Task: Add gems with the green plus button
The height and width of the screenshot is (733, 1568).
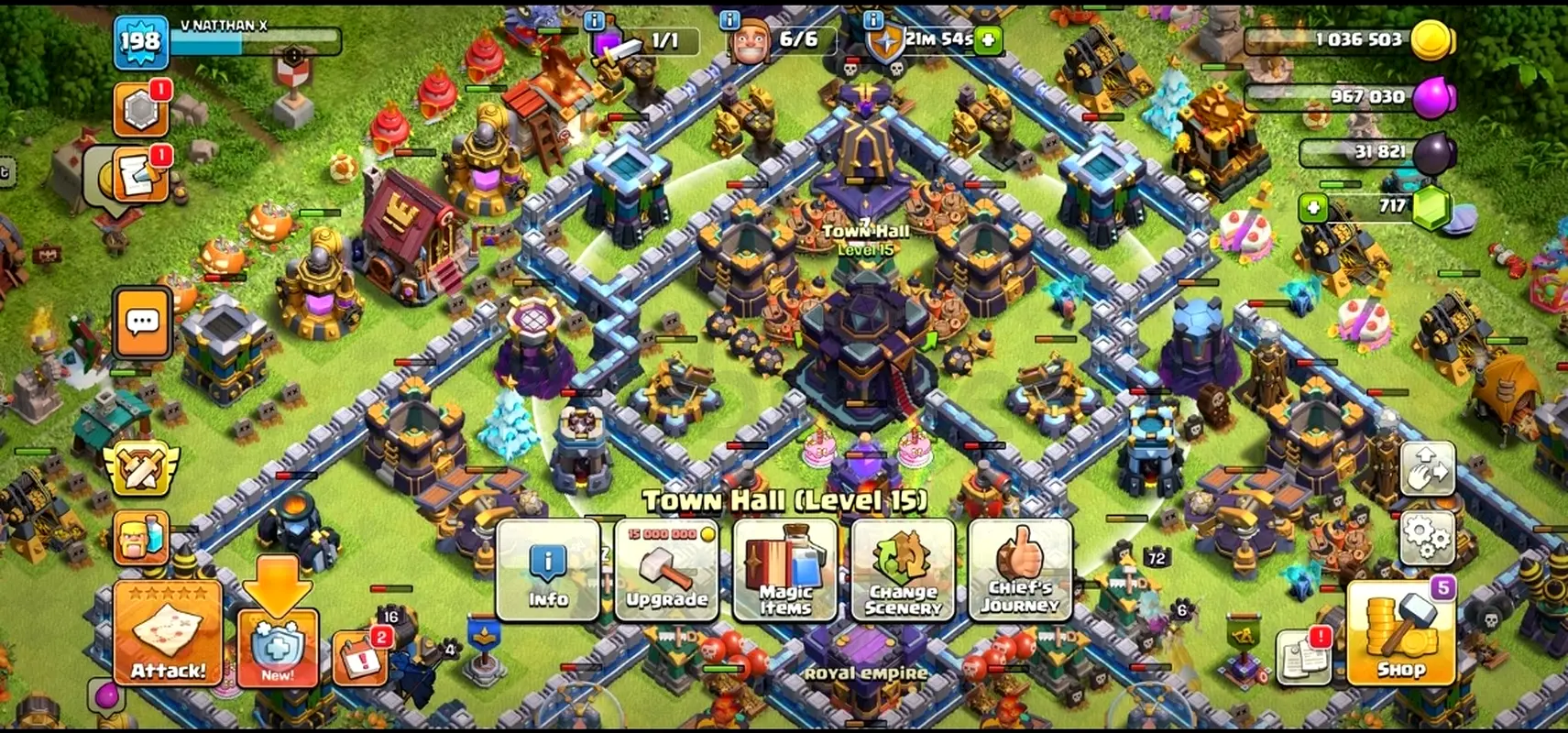Action: [1313, 208]
